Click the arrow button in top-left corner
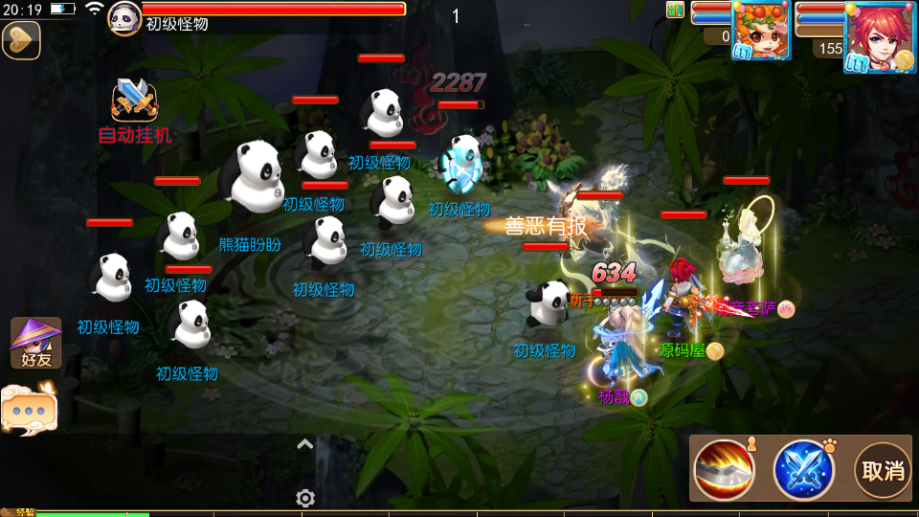The width and height of the screenshot is (919, 517). point(20,40)
